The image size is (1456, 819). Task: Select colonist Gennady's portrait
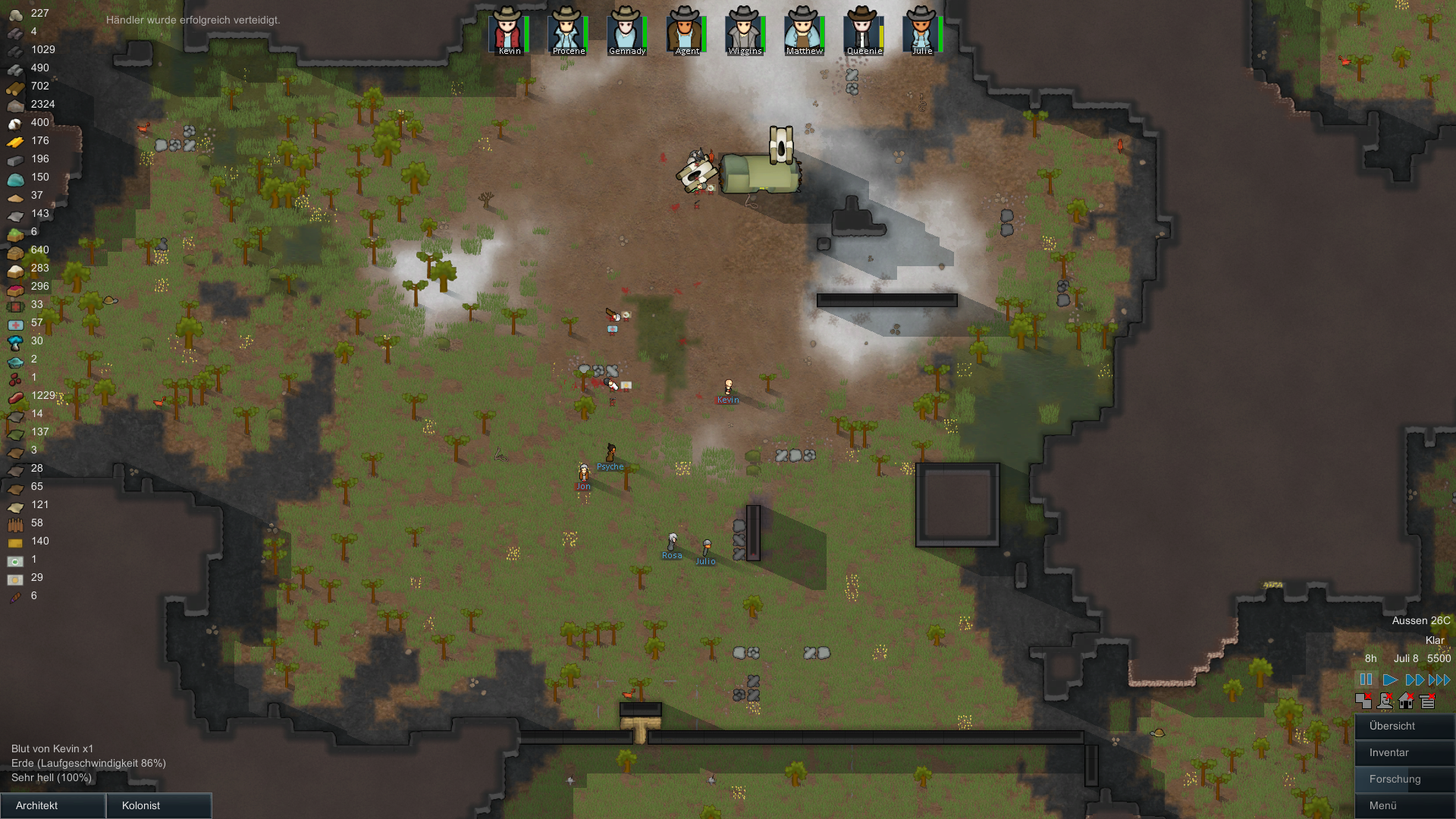point(625,30)
